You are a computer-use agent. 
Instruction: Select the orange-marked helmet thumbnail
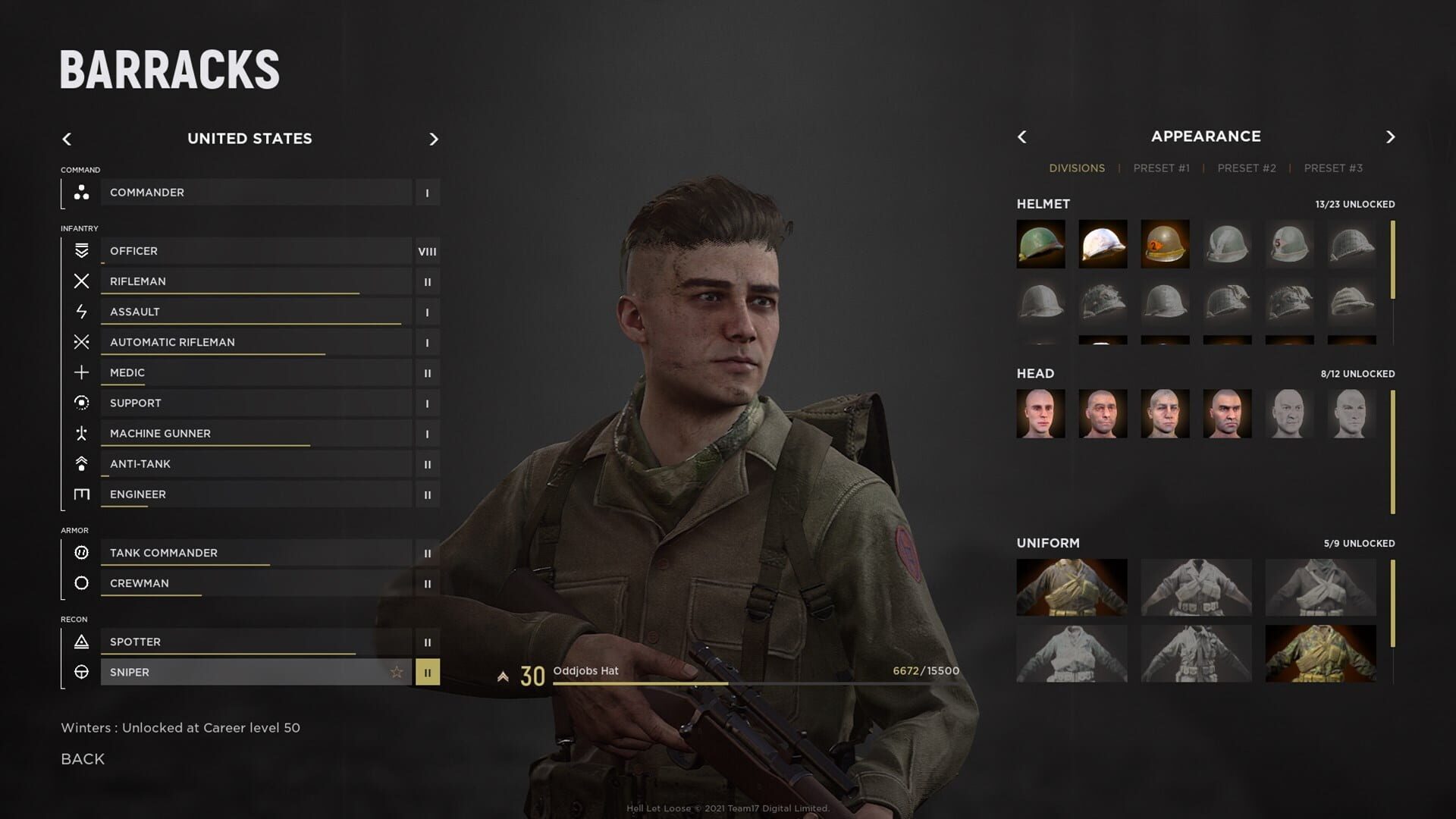[1166, 244]
